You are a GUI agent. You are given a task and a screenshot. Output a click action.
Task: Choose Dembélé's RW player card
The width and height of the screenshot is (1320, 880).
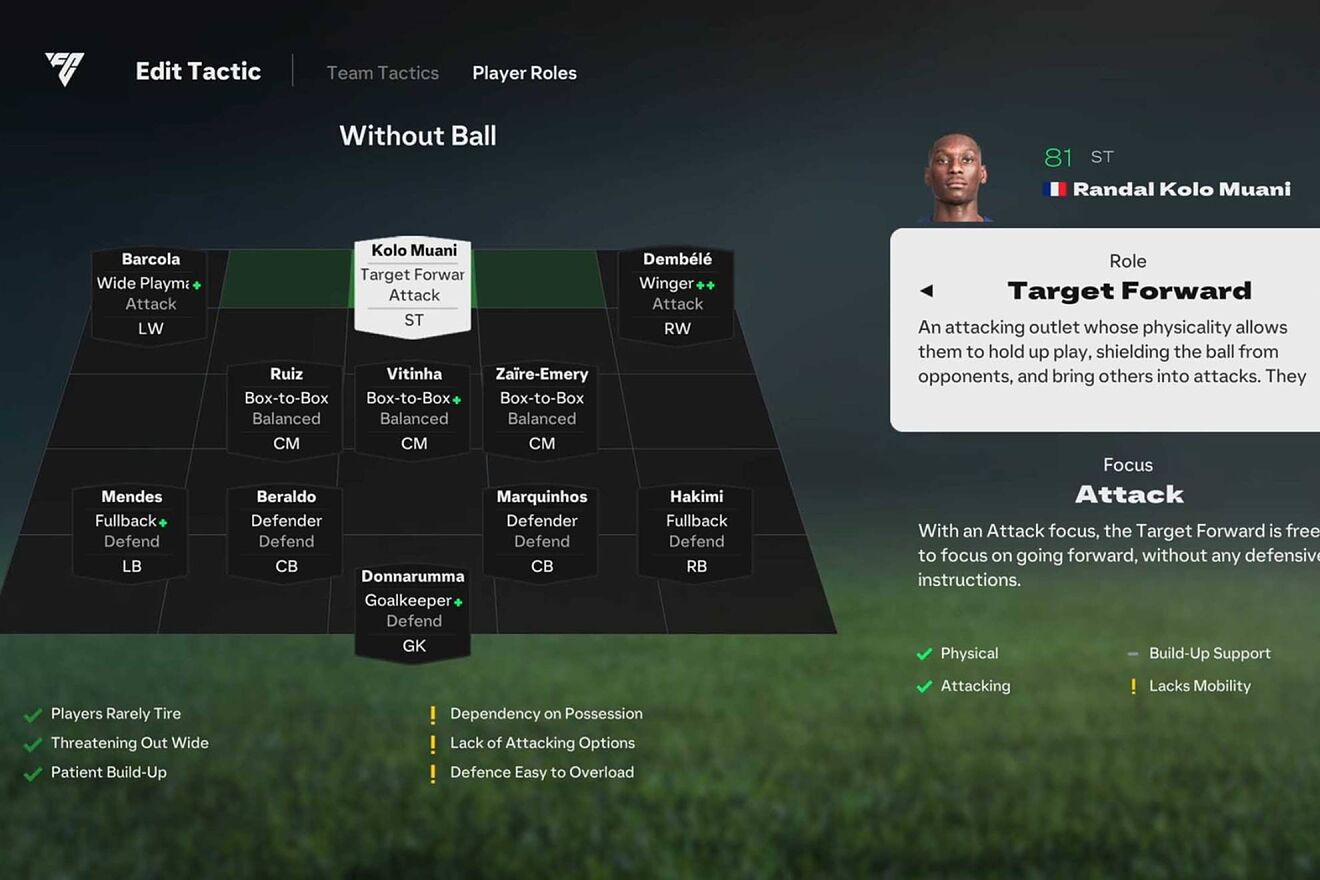pos(677,294)
